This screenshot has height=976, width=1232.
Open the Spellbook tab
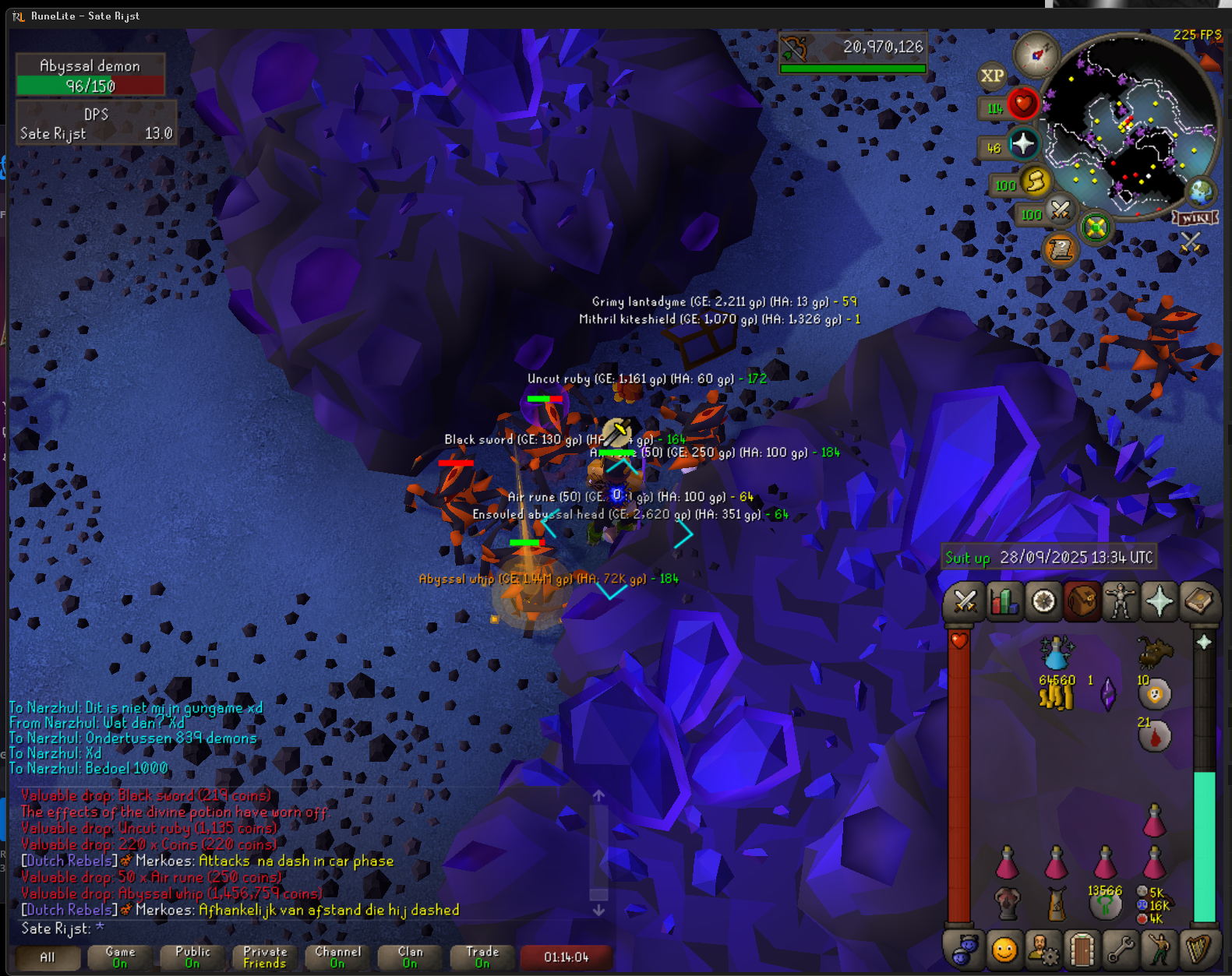[1198, 602]
